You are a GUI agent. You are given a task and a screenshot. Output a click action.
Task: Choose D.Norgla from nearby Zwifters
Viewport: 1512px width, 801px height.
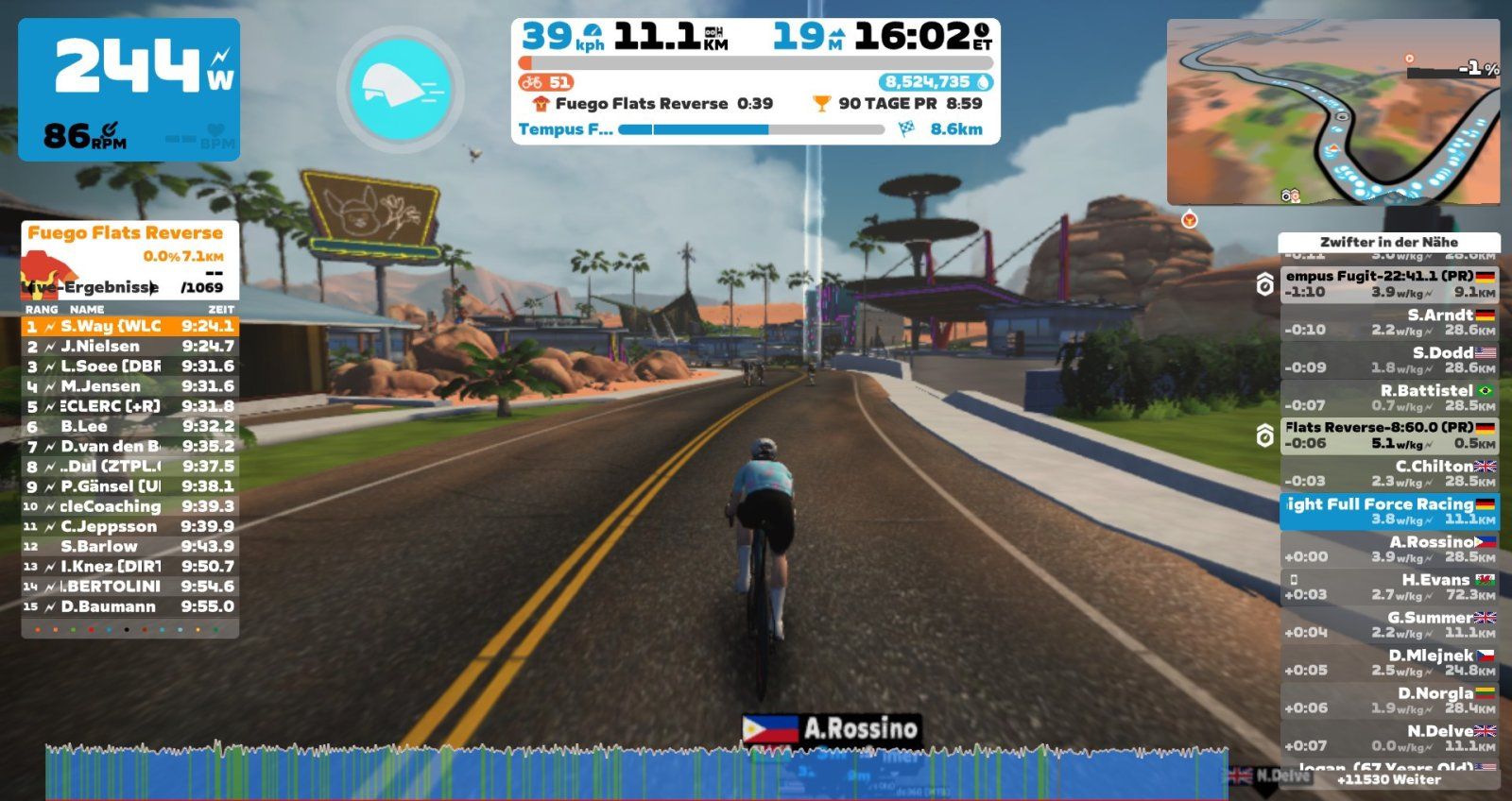pos(1388,700)
